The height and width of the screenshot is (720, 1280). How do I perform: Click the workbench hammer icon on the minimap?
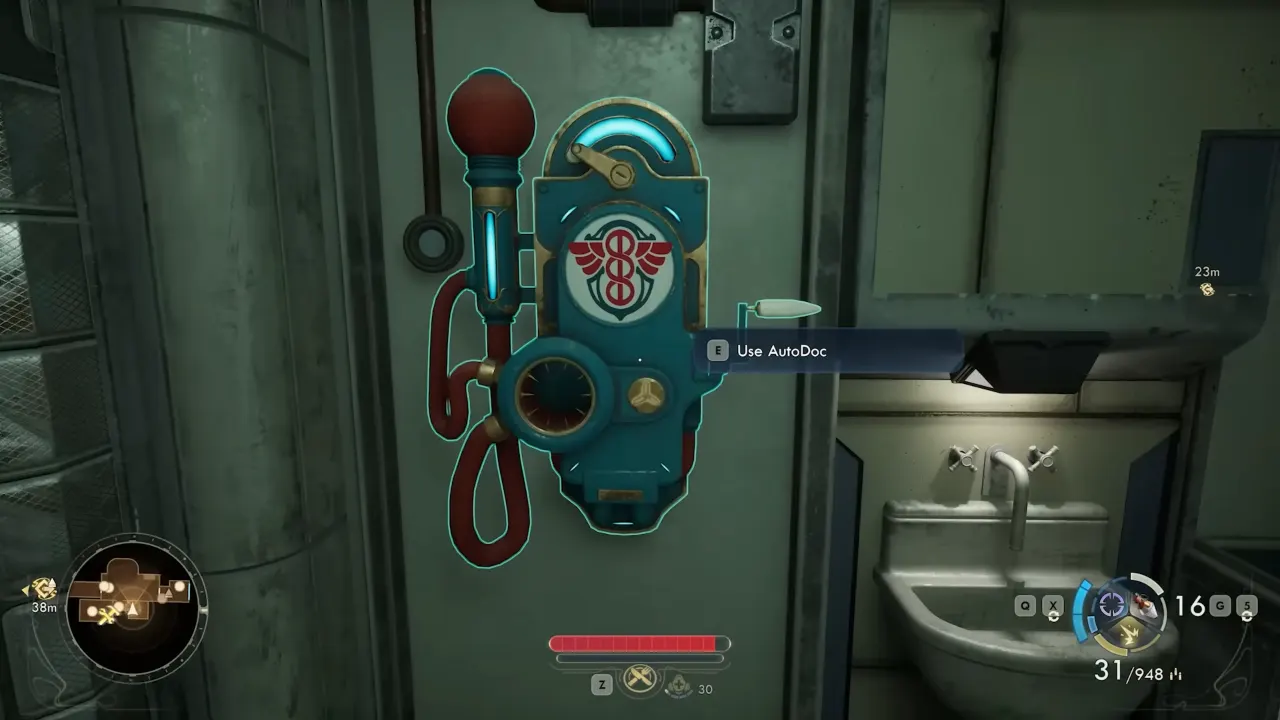(107, 616)
